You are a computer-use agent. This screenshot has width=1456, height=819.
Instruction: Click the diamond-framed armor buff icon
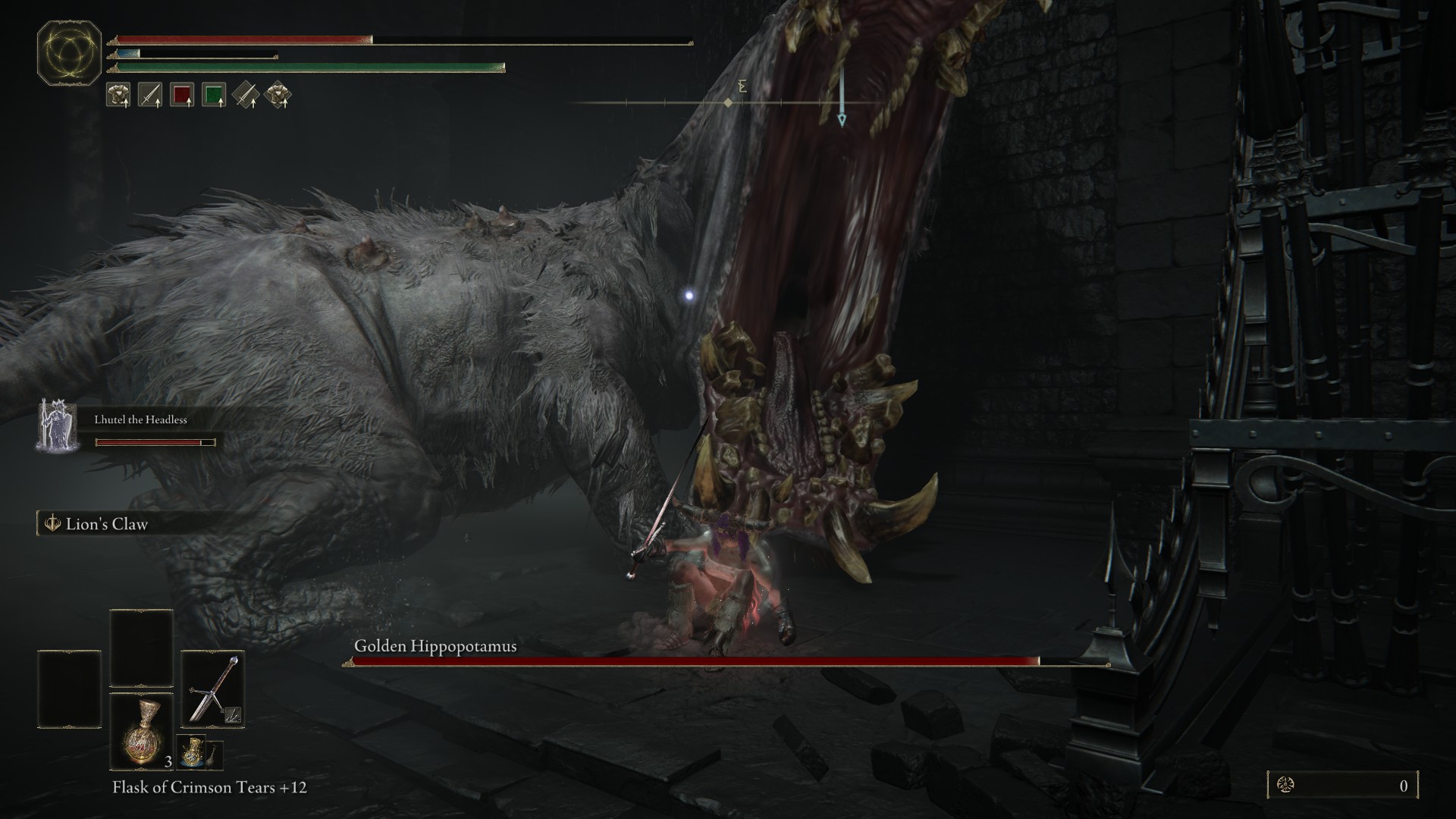(x=278, y=95)
